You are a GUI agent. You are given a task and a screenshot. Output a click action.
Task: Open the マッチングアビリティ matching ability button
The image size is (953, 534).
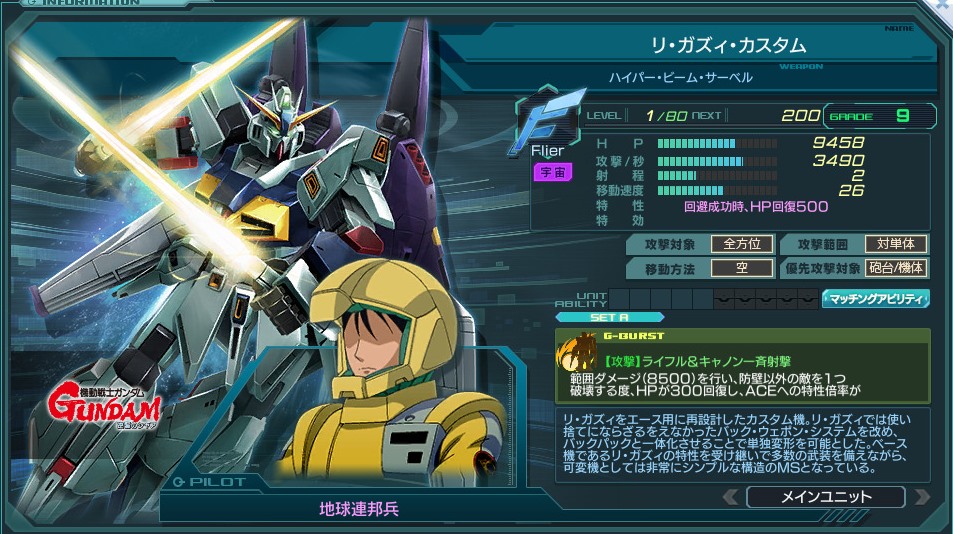(x=876, y=298)
